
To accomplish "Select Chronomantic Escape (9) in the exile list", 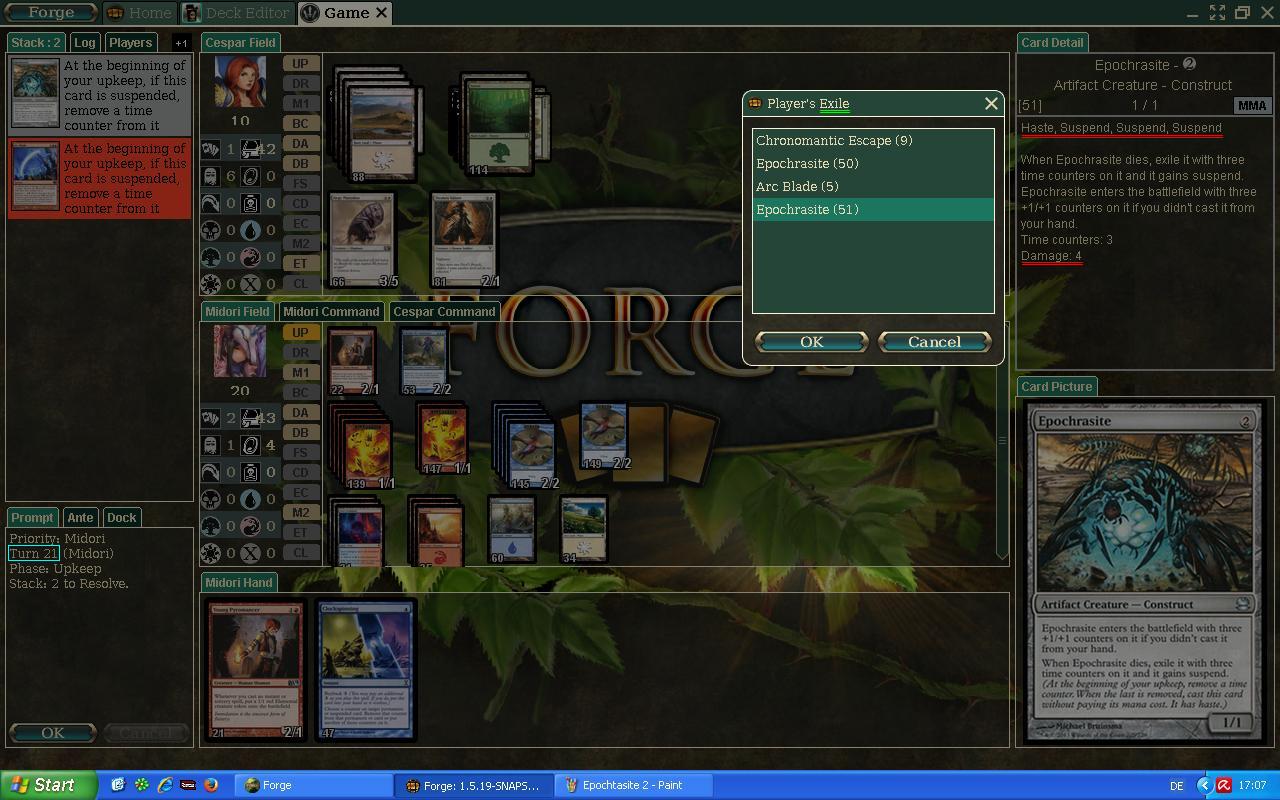I will point(834,140).
